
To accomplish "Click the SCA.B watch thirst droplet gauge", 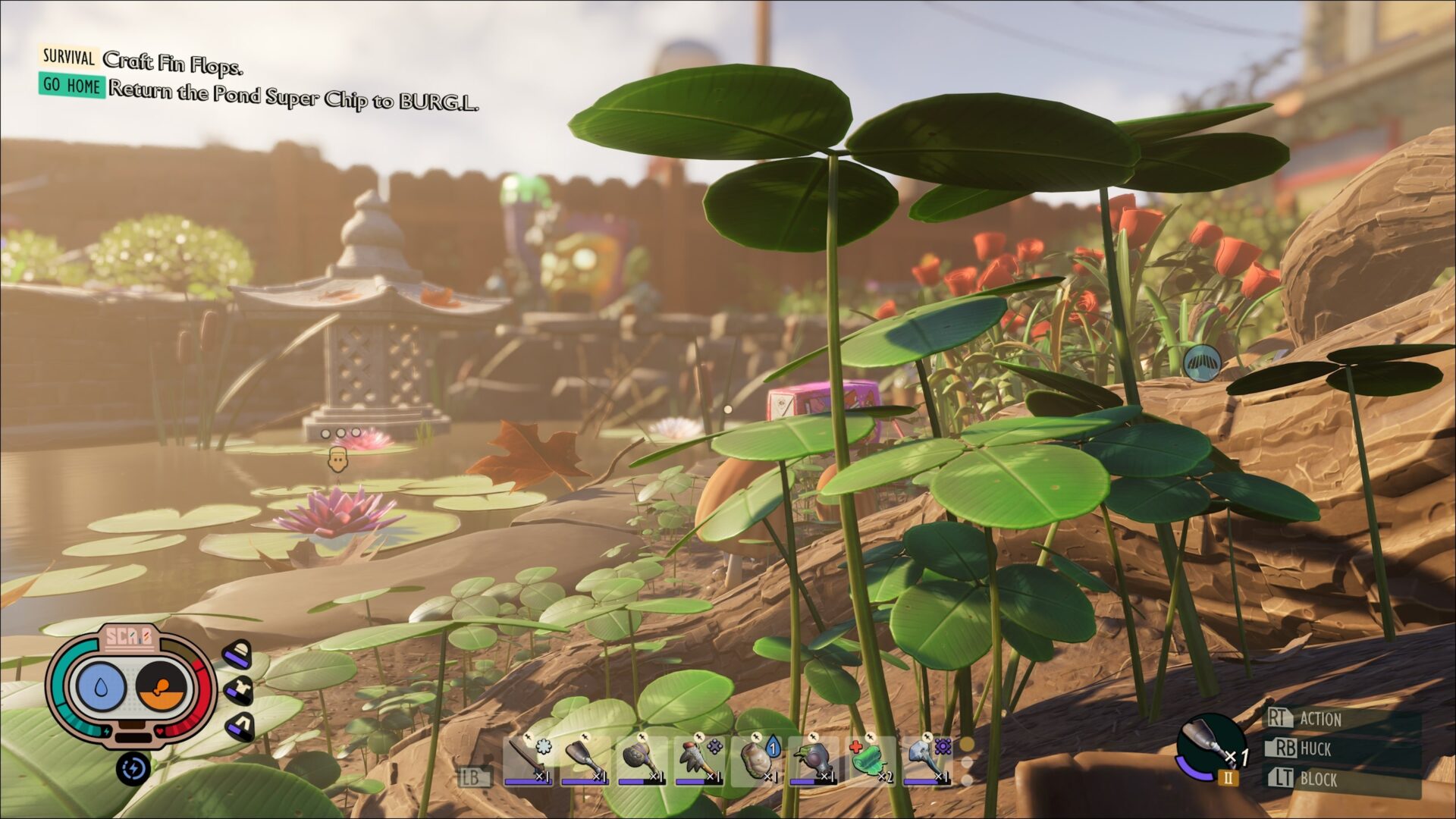I will click(x=101, y=686).
